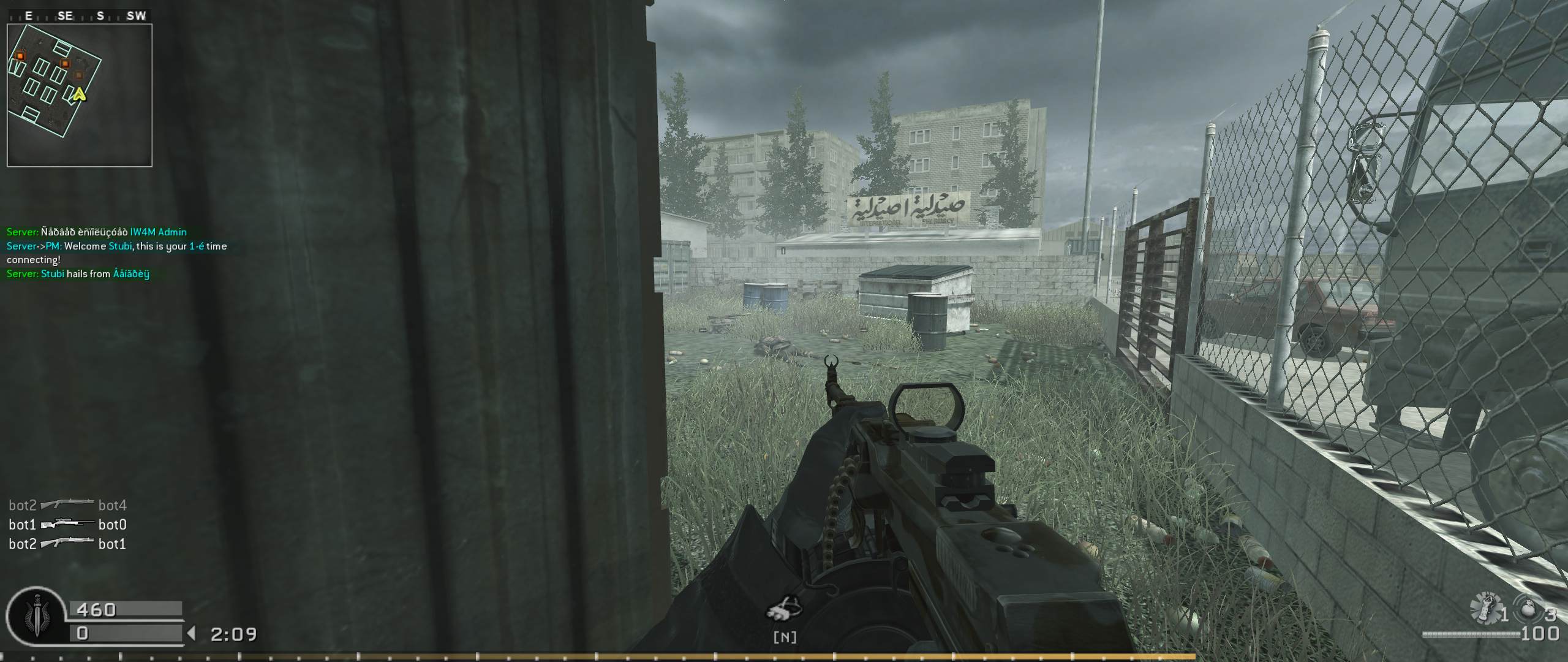Select the SW heading on the compass bar
Image resolution: width=1568 pixels, height=662 pixels.
(x=137, y=17)
